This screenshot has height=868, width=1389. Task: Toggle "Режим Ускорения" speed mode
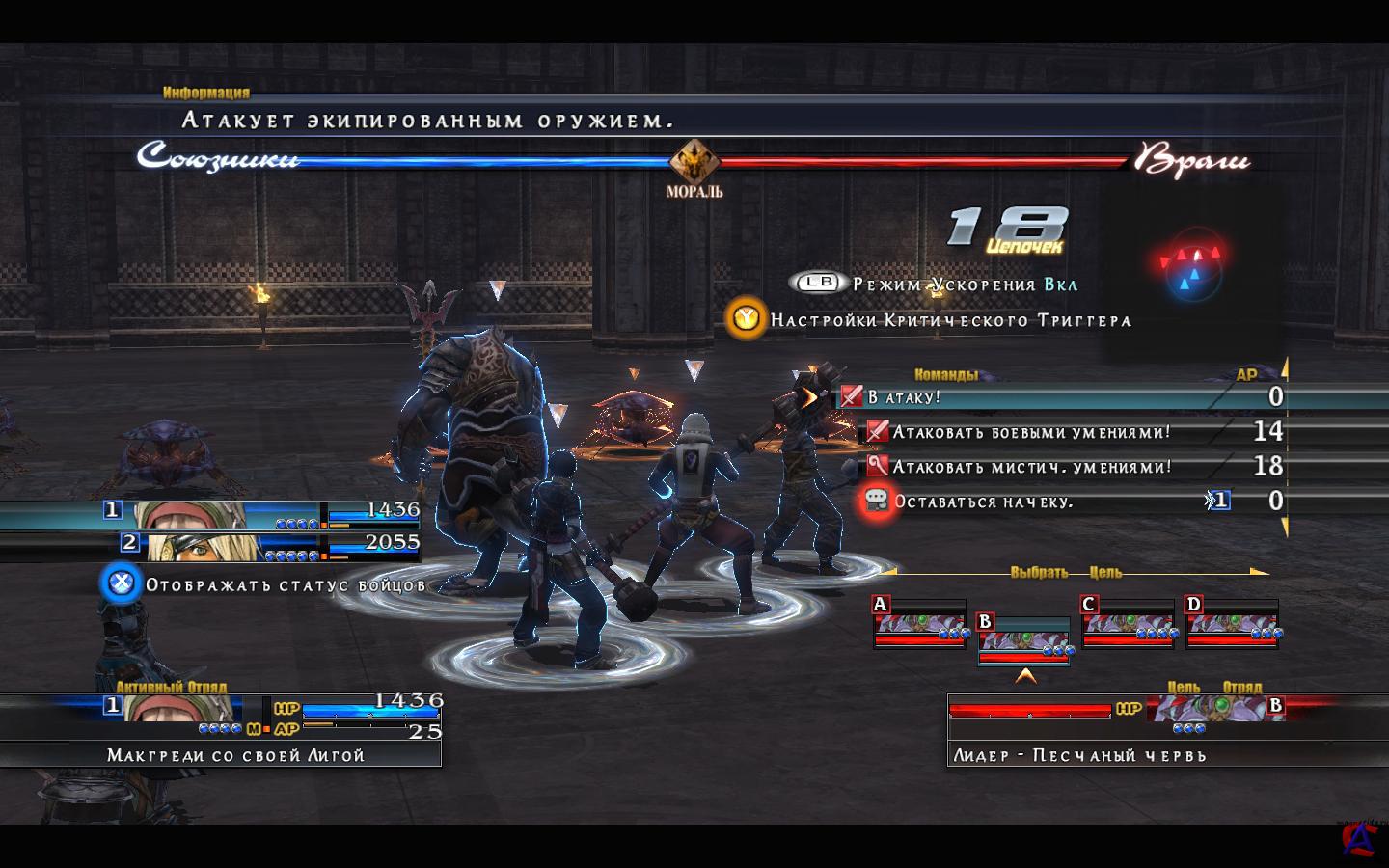click(x=934, y=285)
